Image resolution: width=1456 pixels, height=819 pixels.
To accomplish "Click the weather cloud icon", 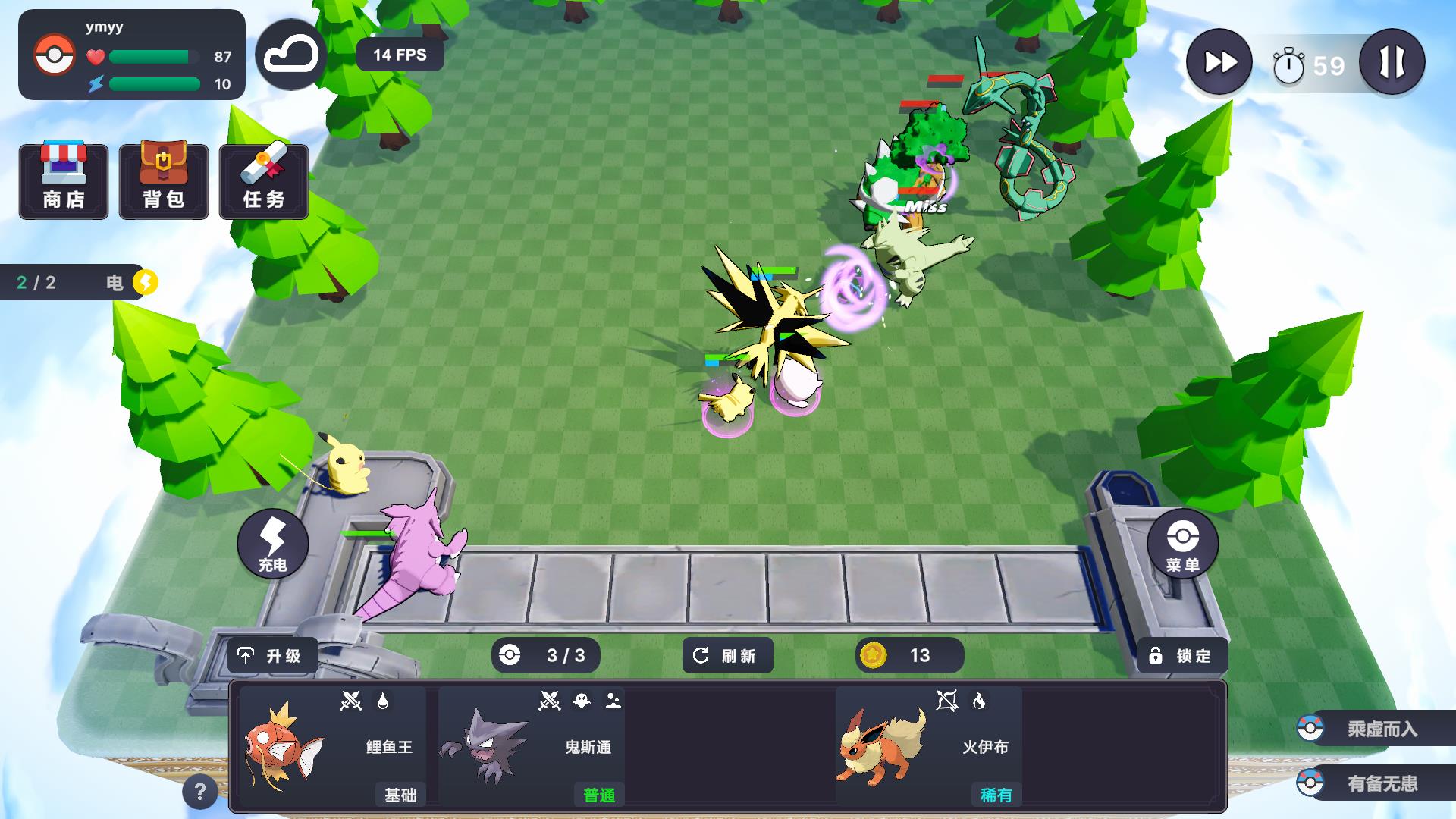I will click(x=292, y=54).
